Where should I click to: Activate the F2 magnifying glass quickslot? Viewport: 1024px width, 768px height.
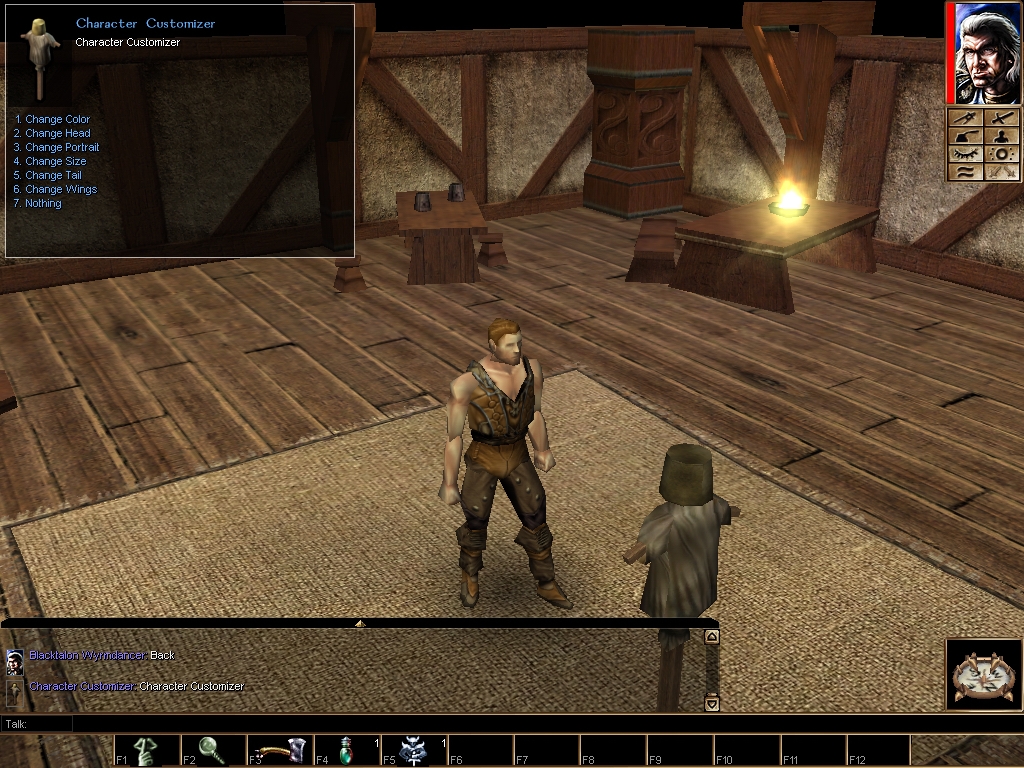[x=213, y=750]
